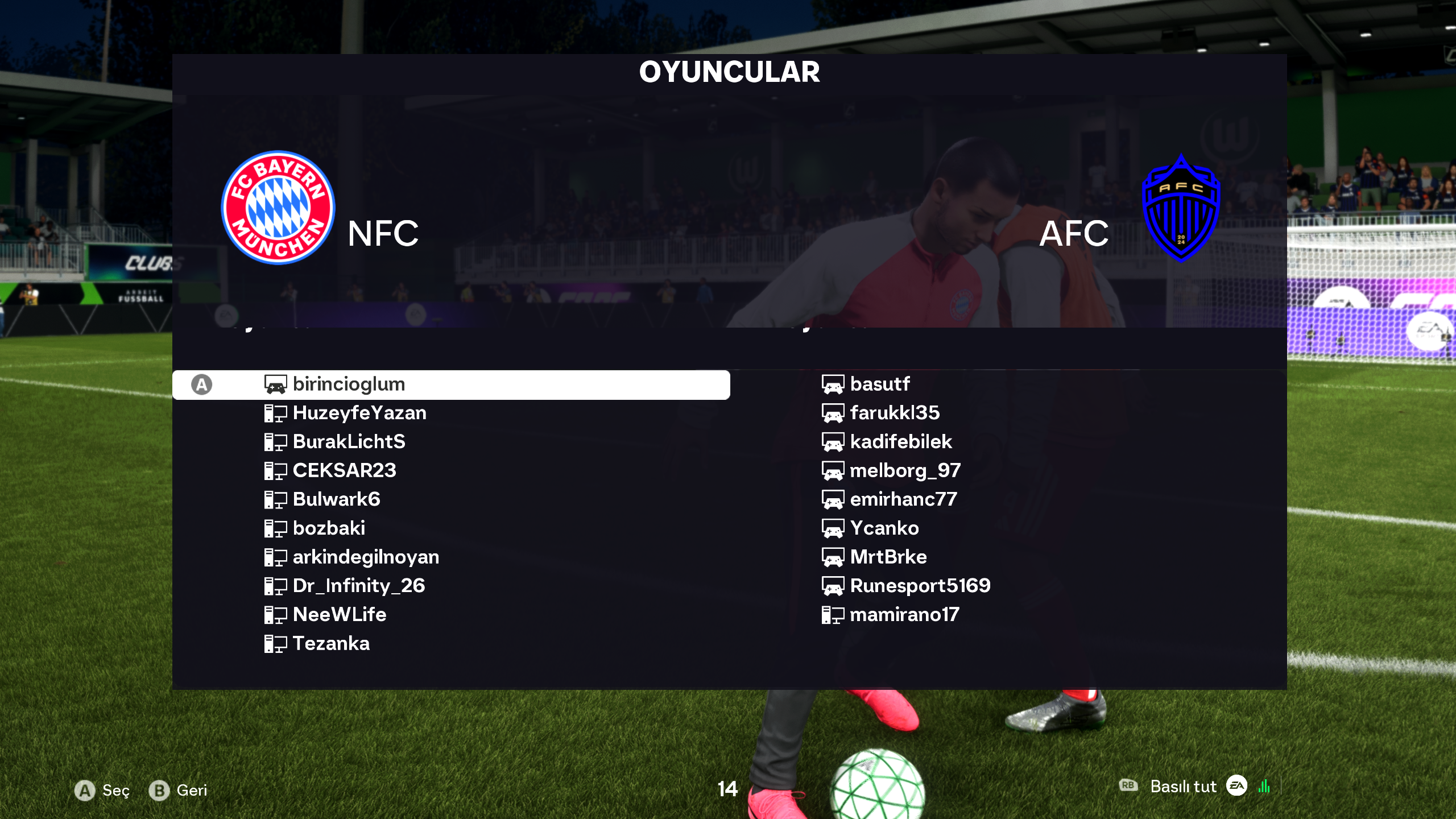Select kadifebilek player row
1456x819 pixels.
[900, 442]
